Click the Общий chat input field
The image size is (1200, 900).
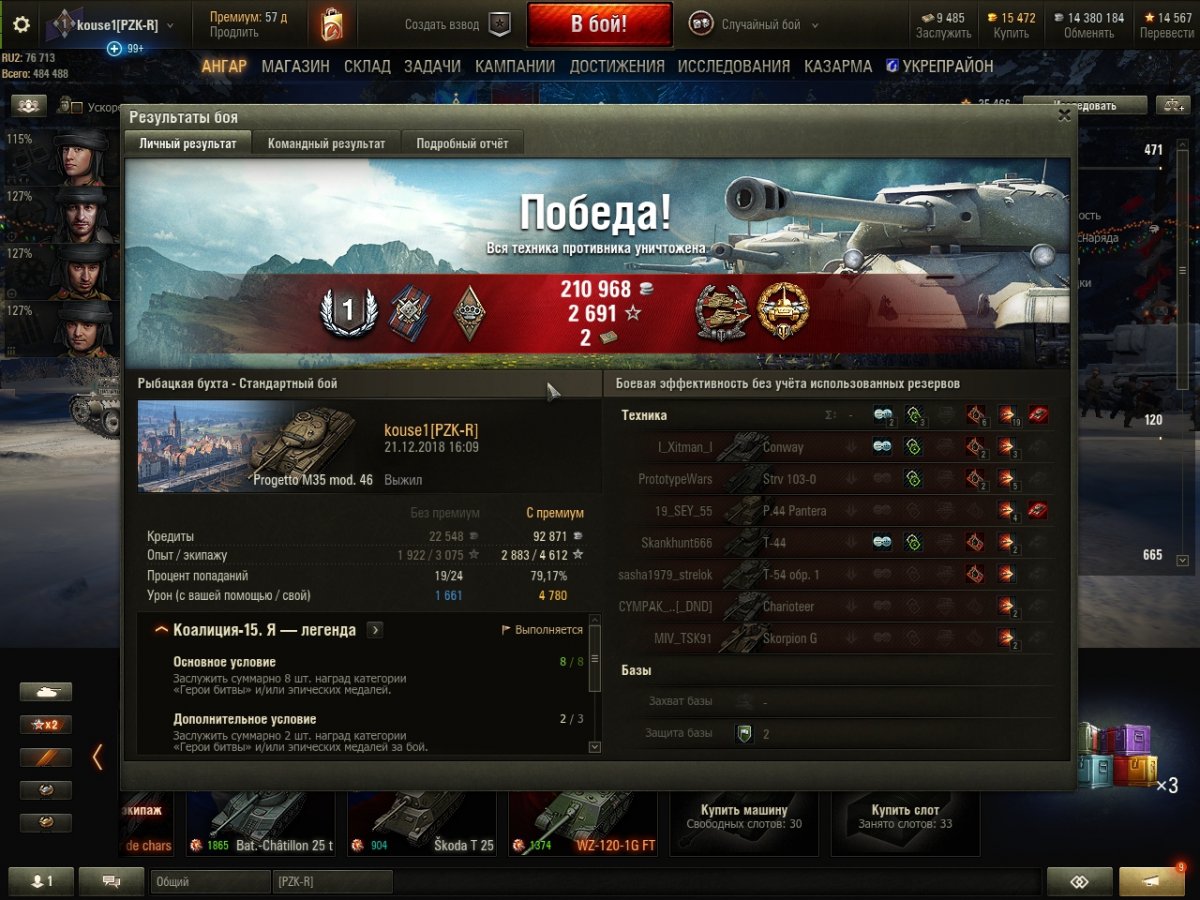click(210, 882)
